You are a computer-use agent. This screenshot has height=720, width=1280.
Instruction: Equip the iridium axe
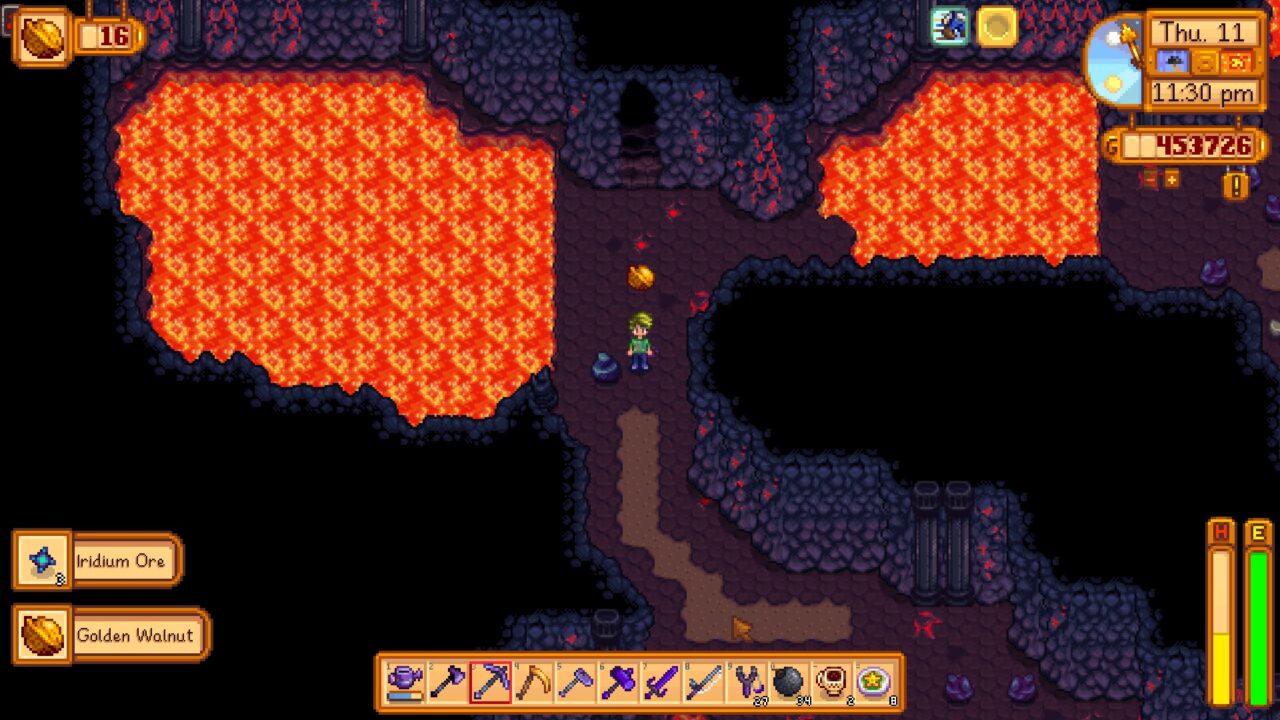tap(447, 683)
